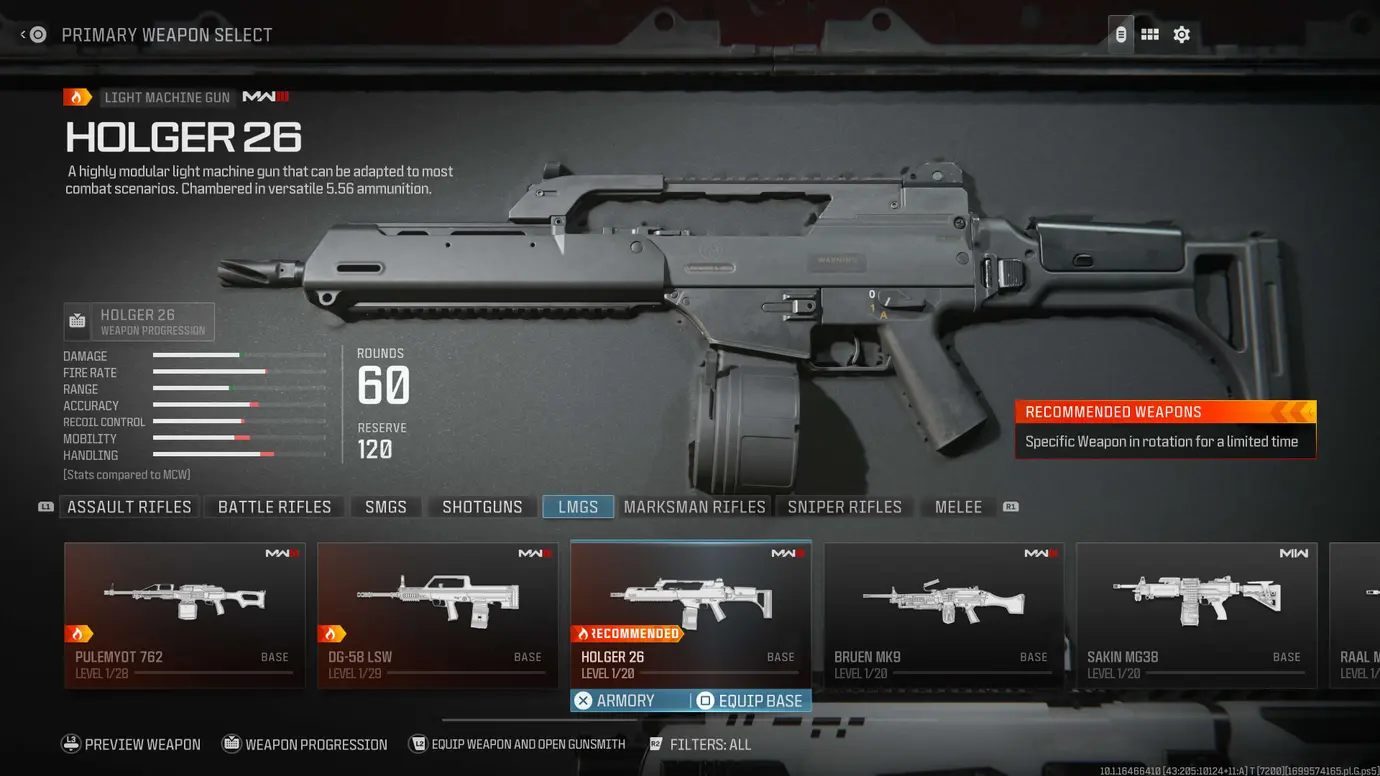
Task: Open Settings via the gear icon
Action: click(1181, 33)
